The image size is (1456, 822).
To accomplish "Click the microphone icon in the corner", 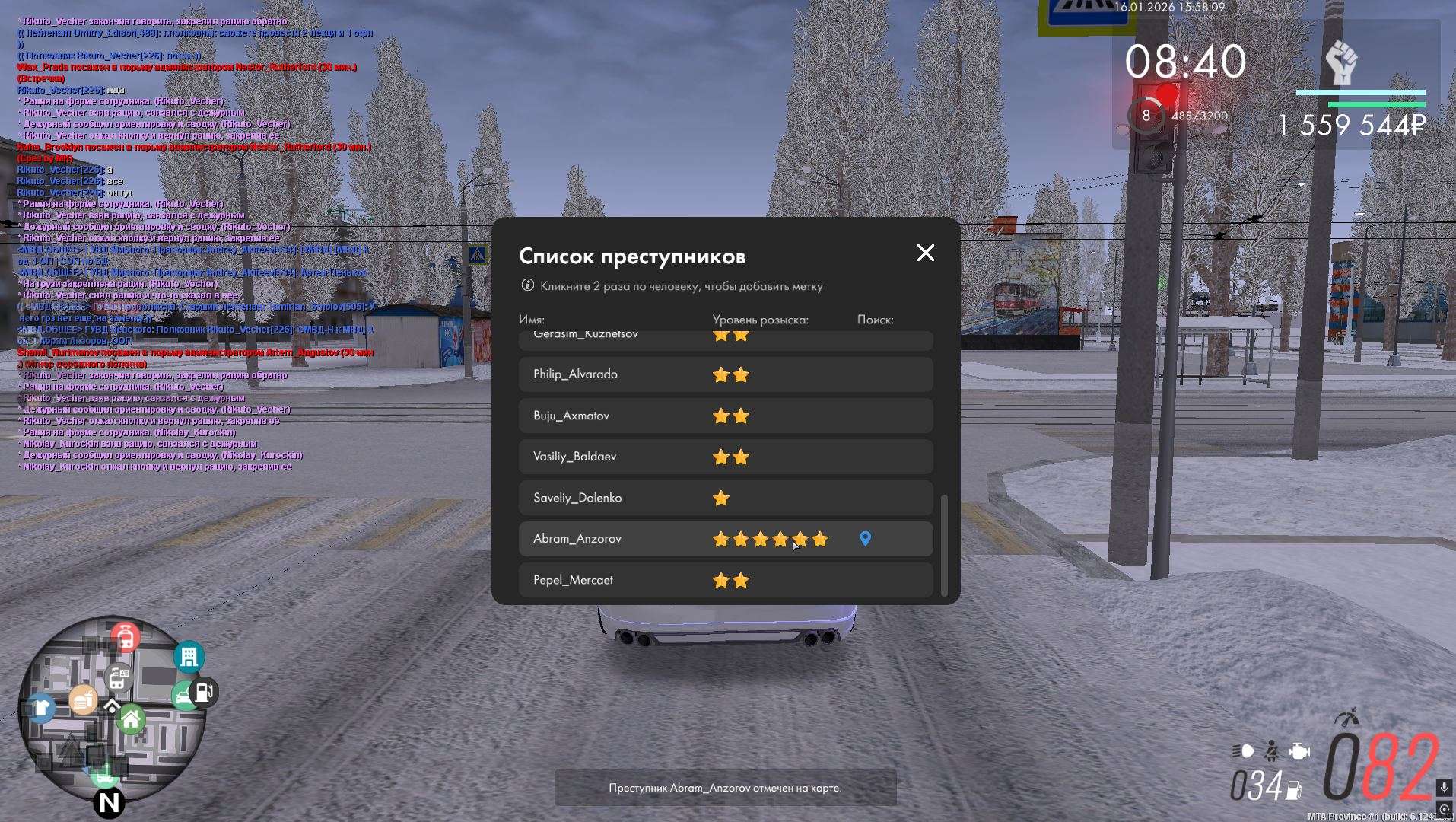I will 1444,787.
